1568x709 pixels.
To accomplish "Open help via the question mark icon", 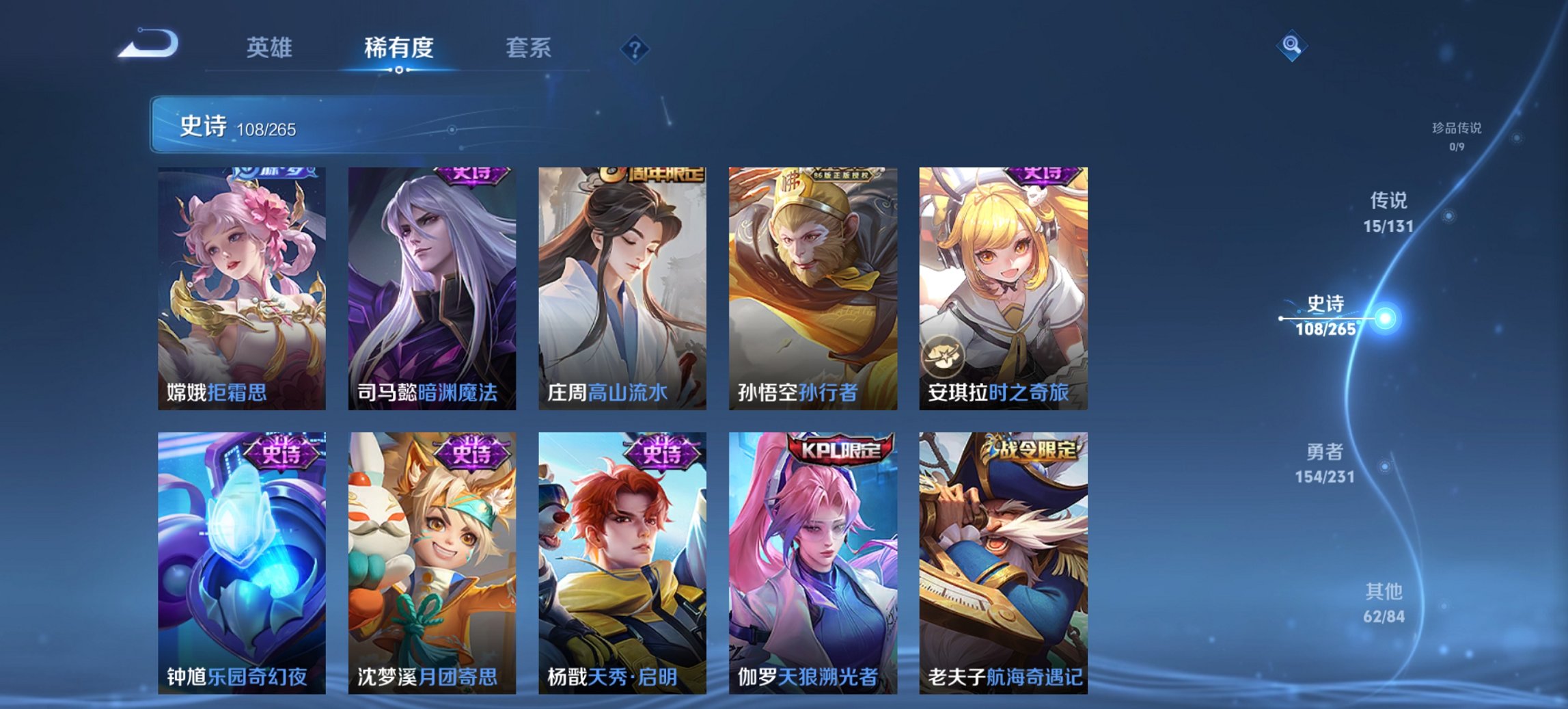I will point(633,48).
